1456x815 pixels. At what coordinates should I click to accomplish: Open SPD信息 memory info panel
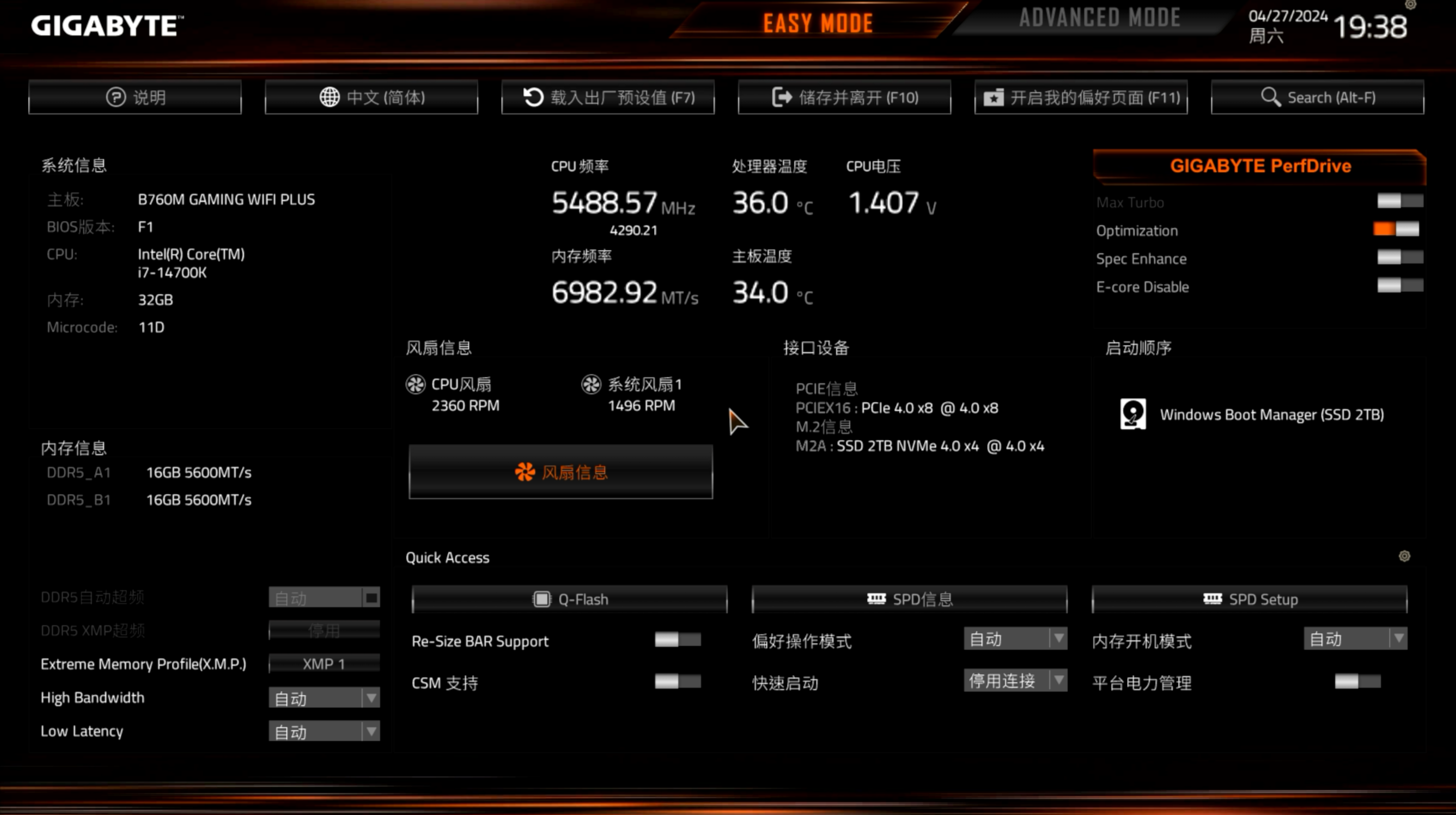910,599
